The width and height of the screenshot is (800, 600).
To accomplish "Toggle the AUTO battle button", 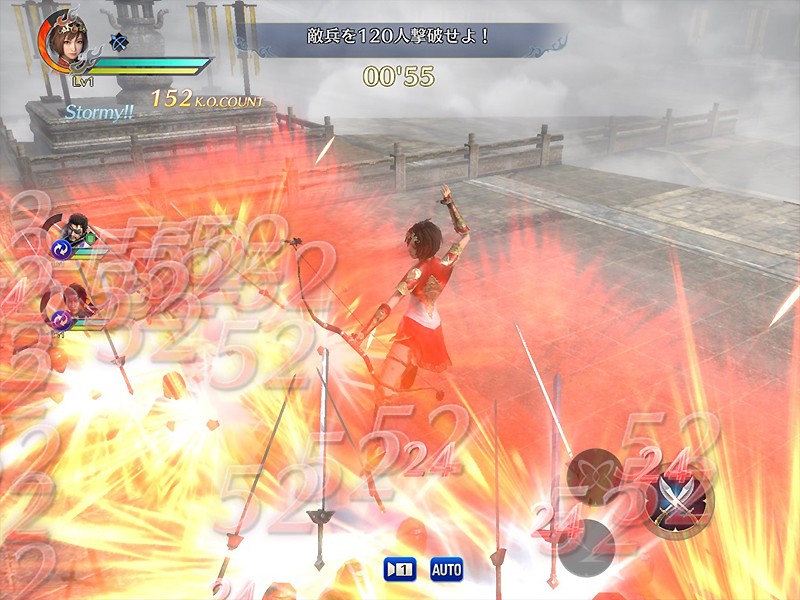I will [447, 569].
